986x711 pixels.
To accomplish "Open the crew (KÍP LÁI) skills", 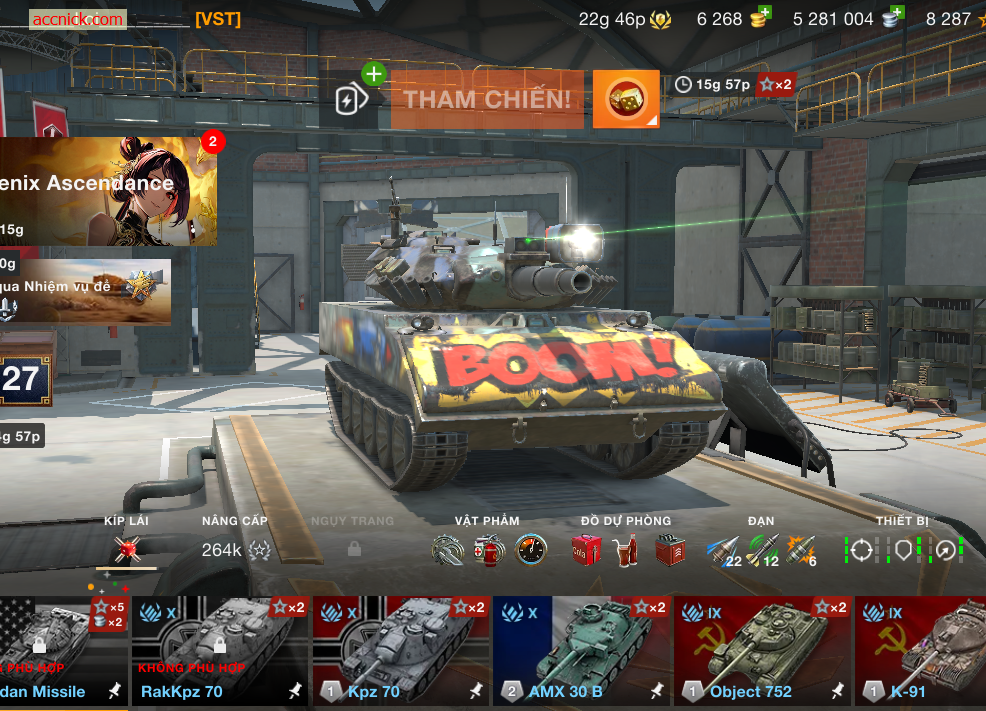I will tap(126, 548).
